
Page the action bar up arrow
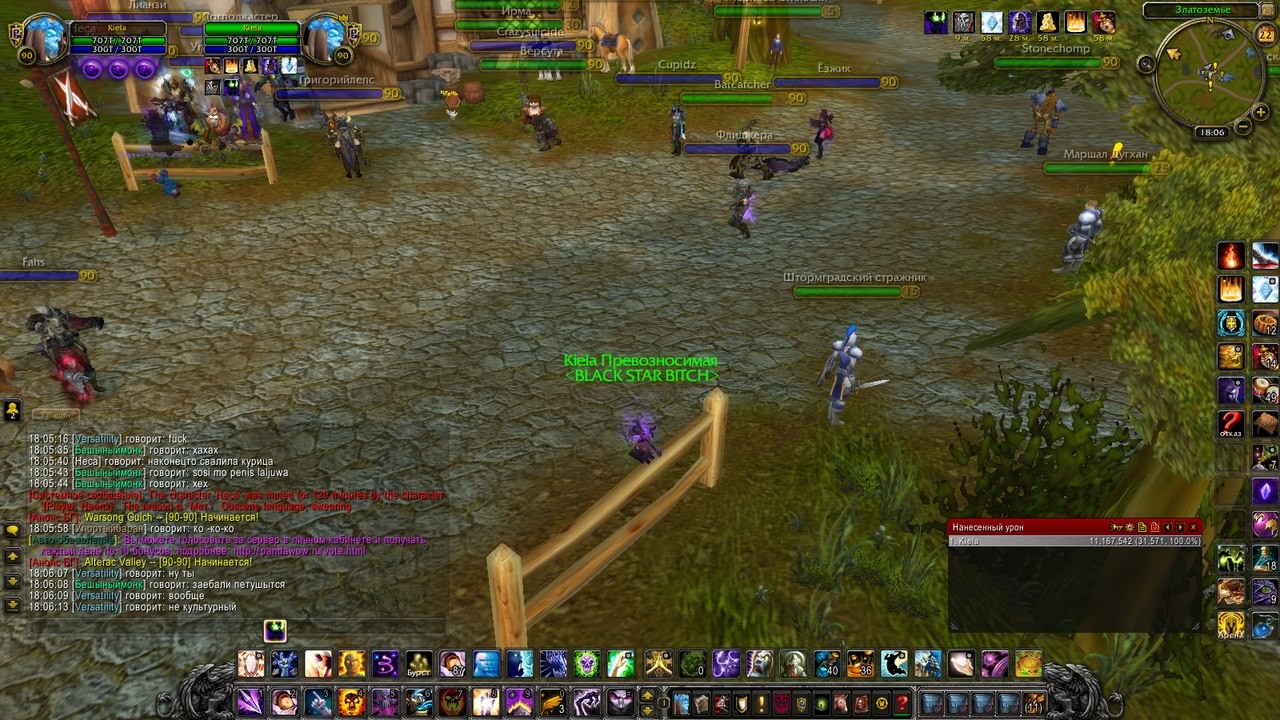click(x=647, y=695)
